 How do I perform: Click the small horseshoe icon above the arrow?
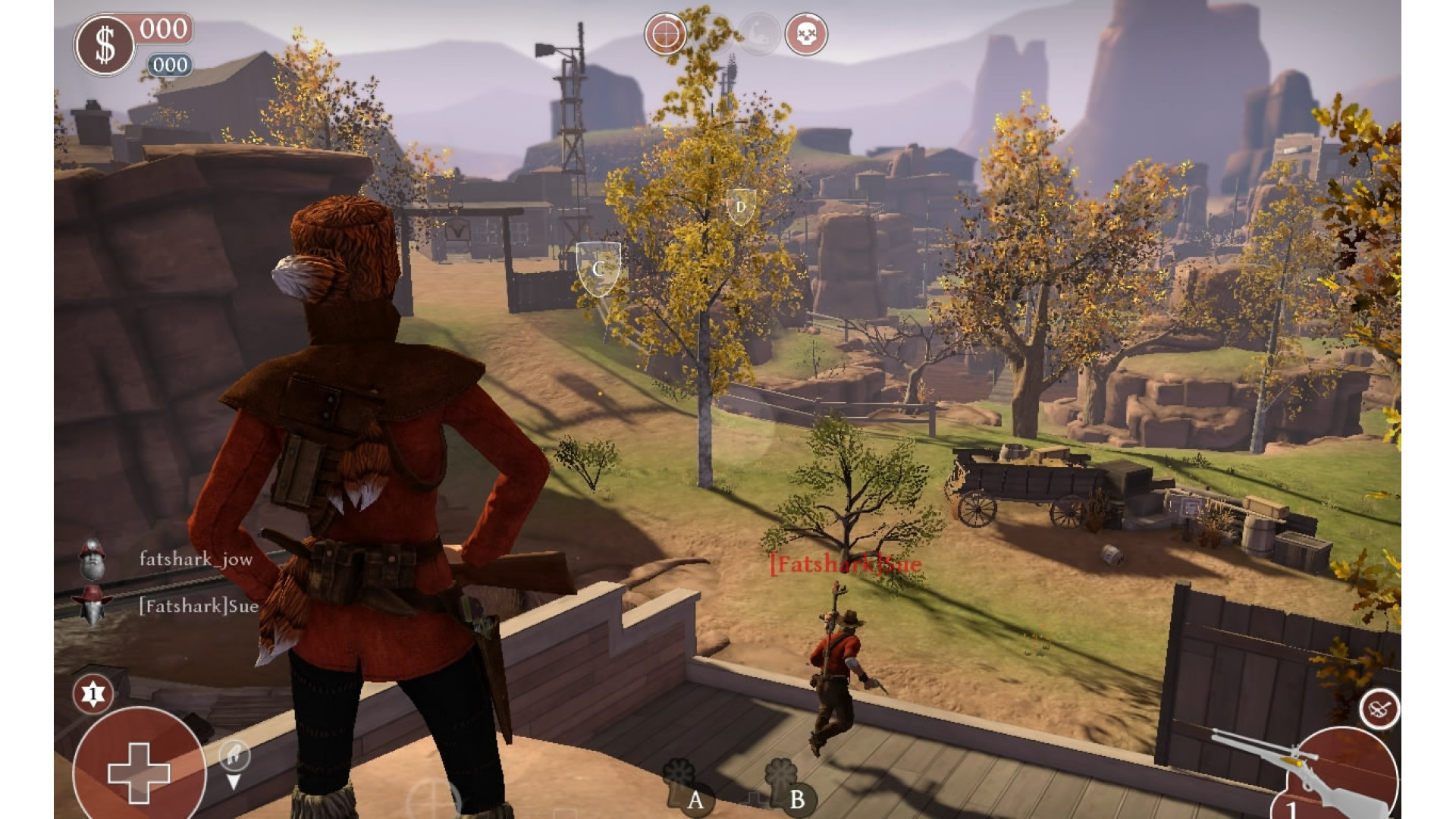click(234, 754)
